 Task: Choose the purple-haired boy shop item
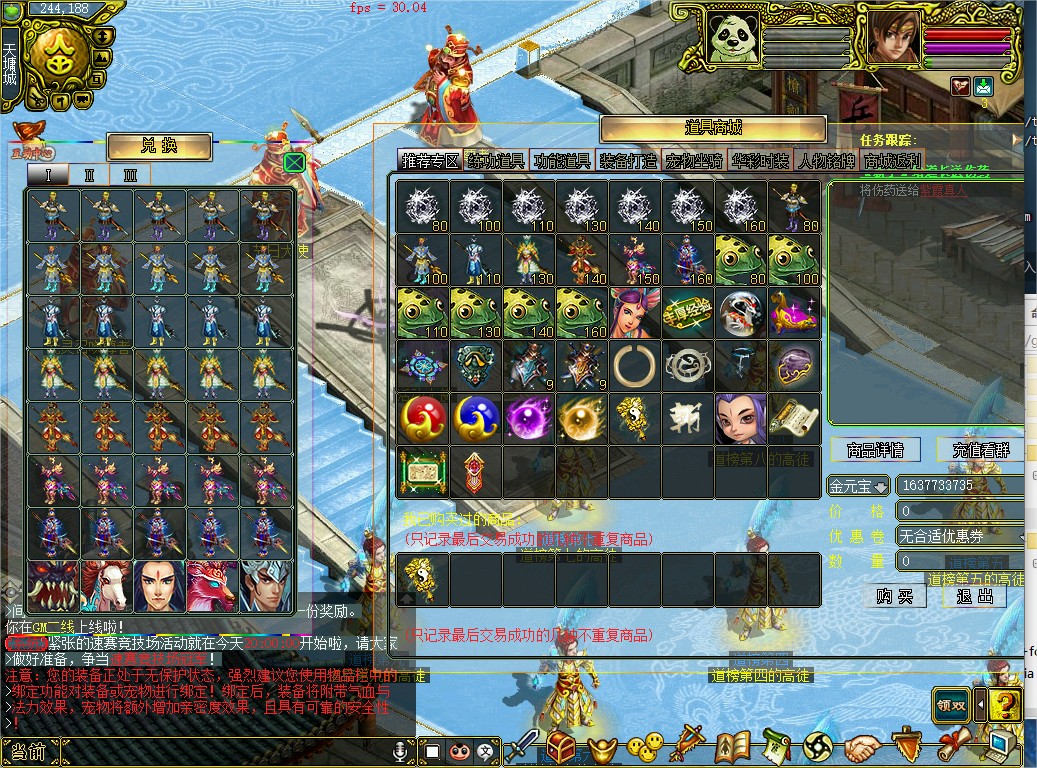pyautogui.click(x=740, y=419)
